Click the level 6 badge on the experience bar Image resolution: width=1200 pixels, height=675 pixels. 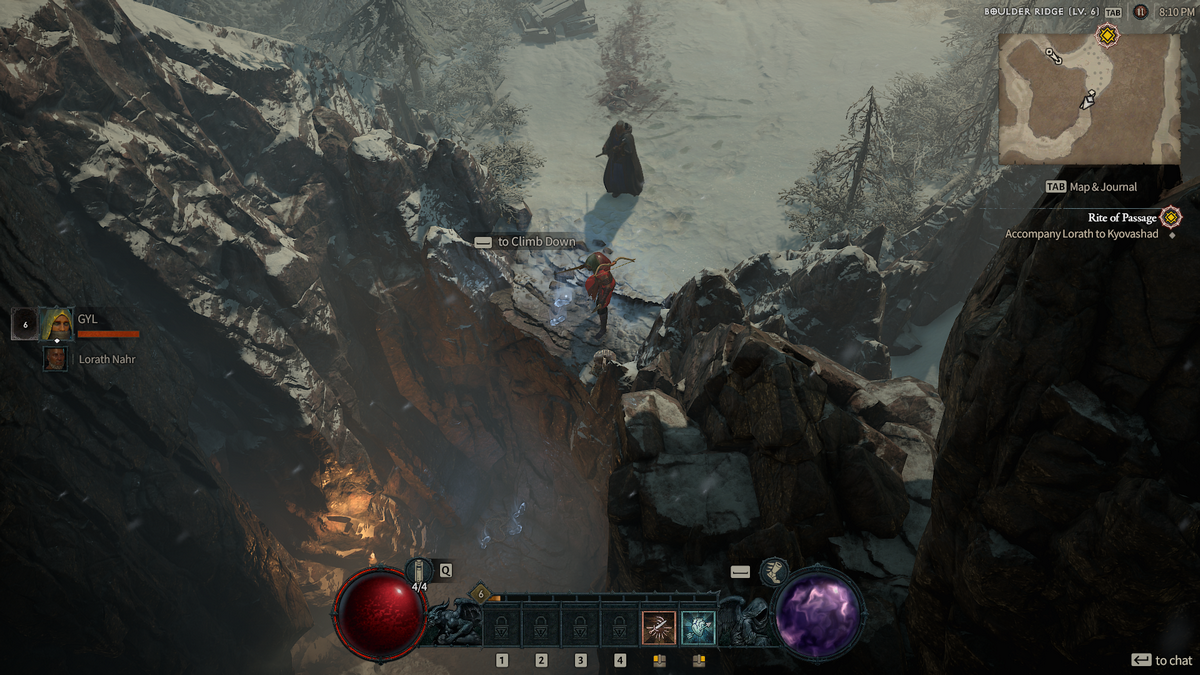(479, 594)
